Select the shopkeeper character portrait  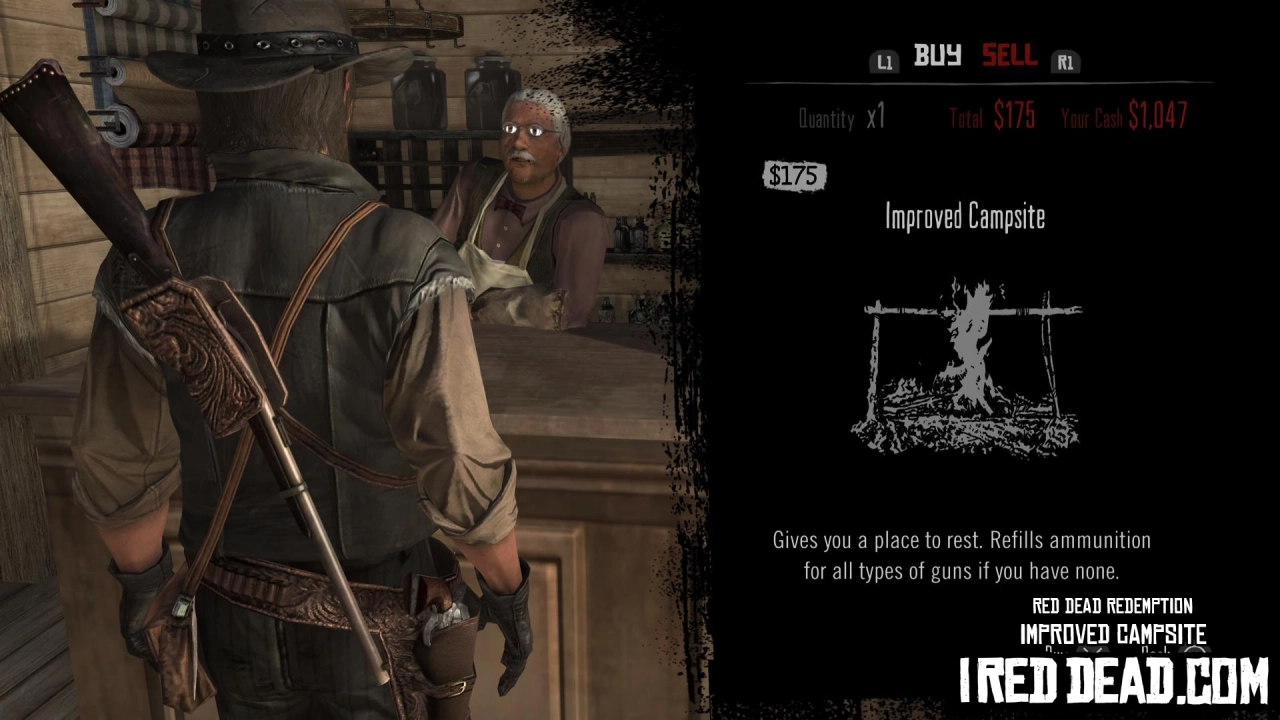tap(530, 180)
